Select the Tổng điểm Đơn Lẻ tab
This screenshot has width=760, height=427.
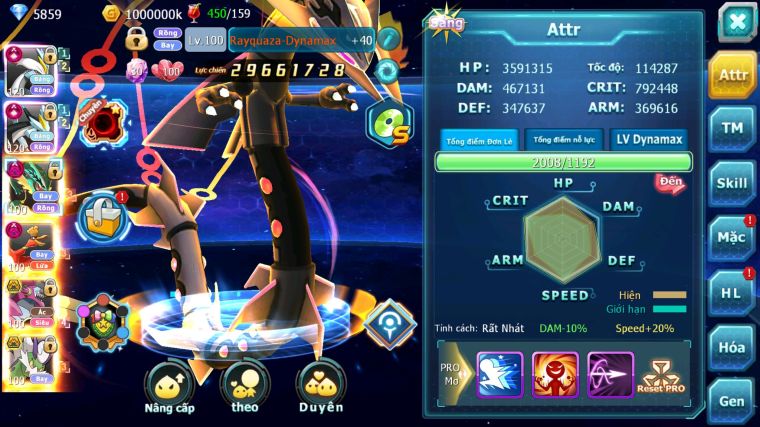point(479,140)
